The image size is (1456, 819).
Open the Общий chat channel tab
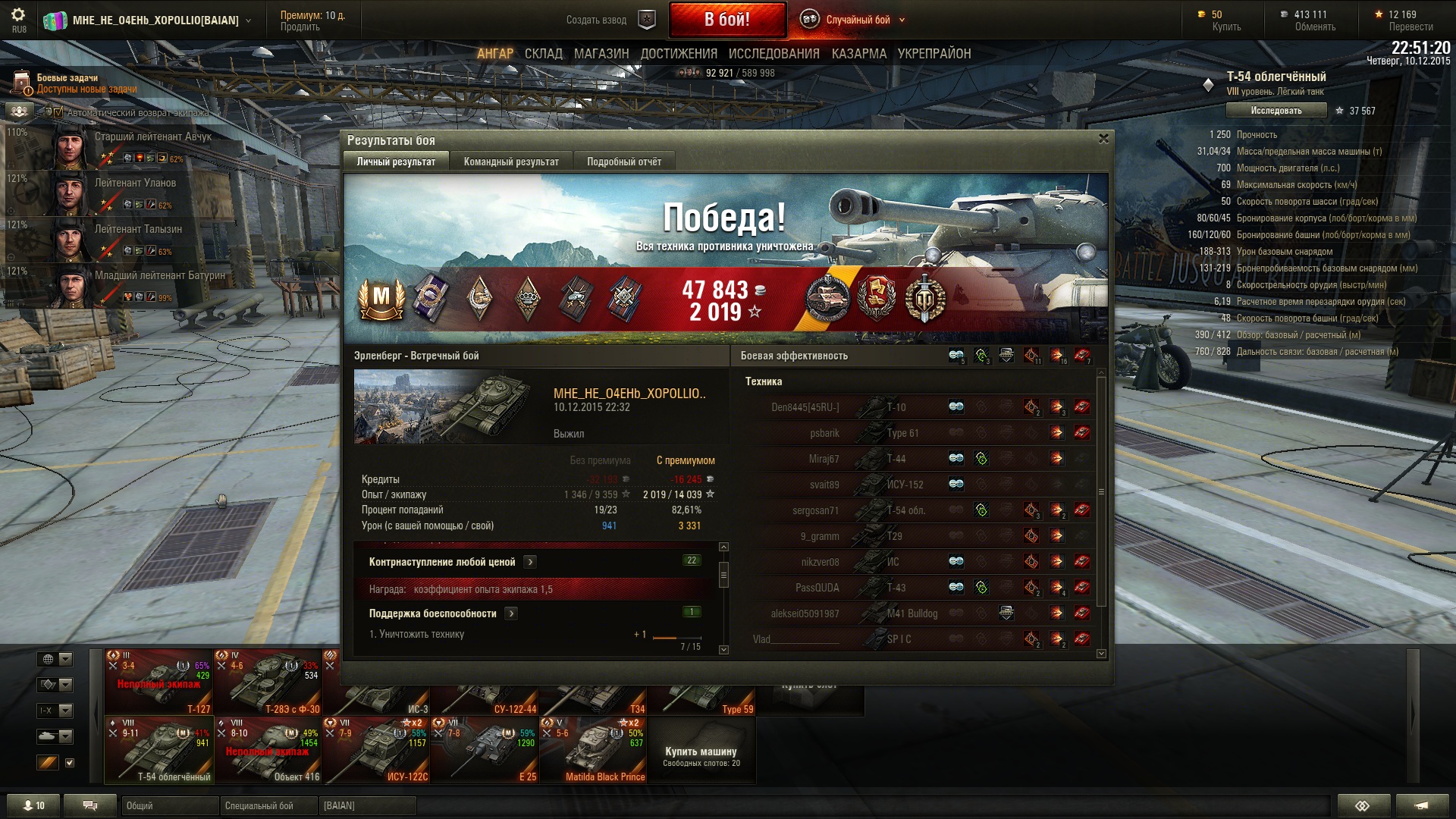pos(168,805)
